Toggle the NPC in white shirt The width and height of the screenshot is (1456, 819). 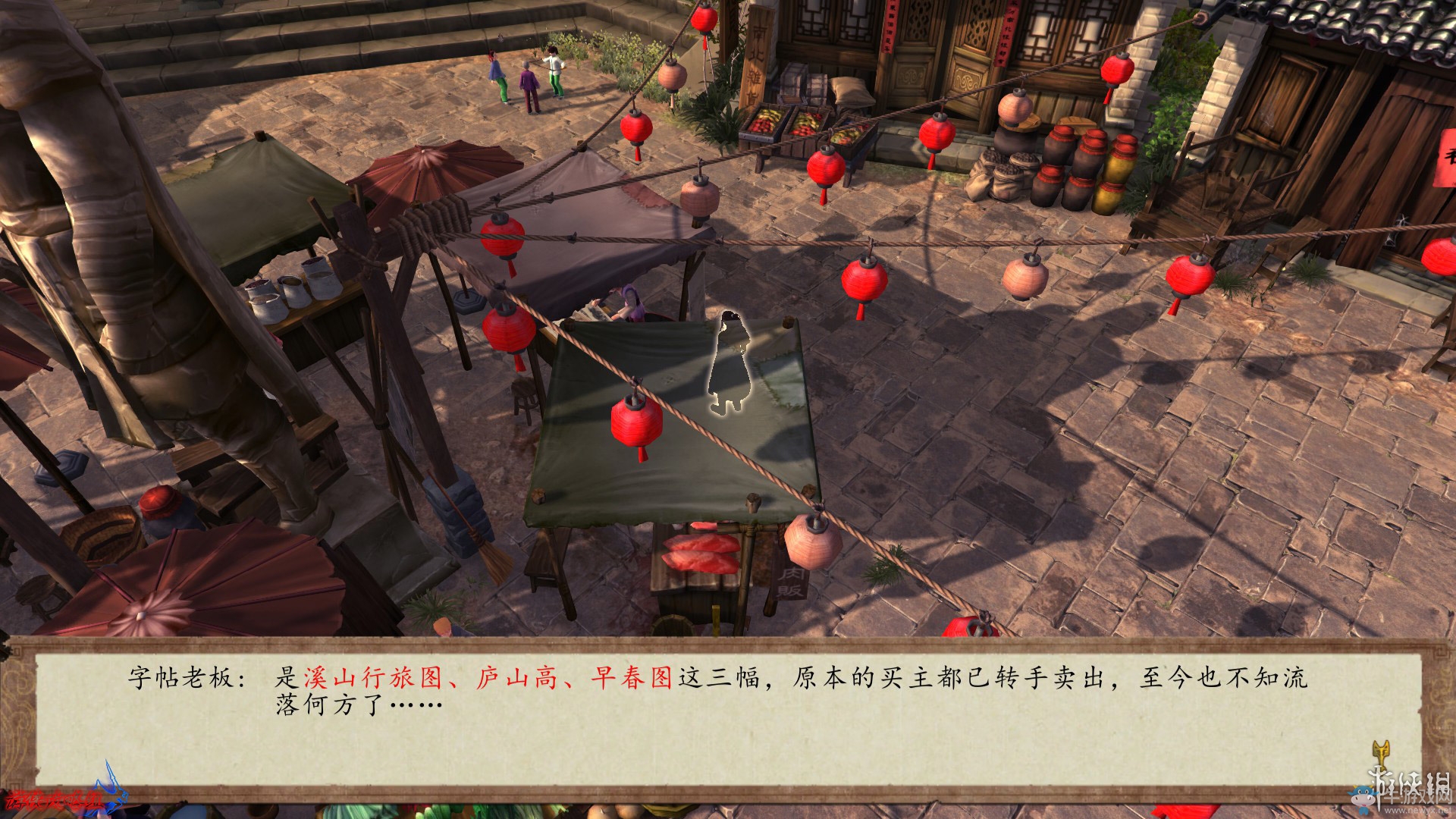click(x=556, y=72)
